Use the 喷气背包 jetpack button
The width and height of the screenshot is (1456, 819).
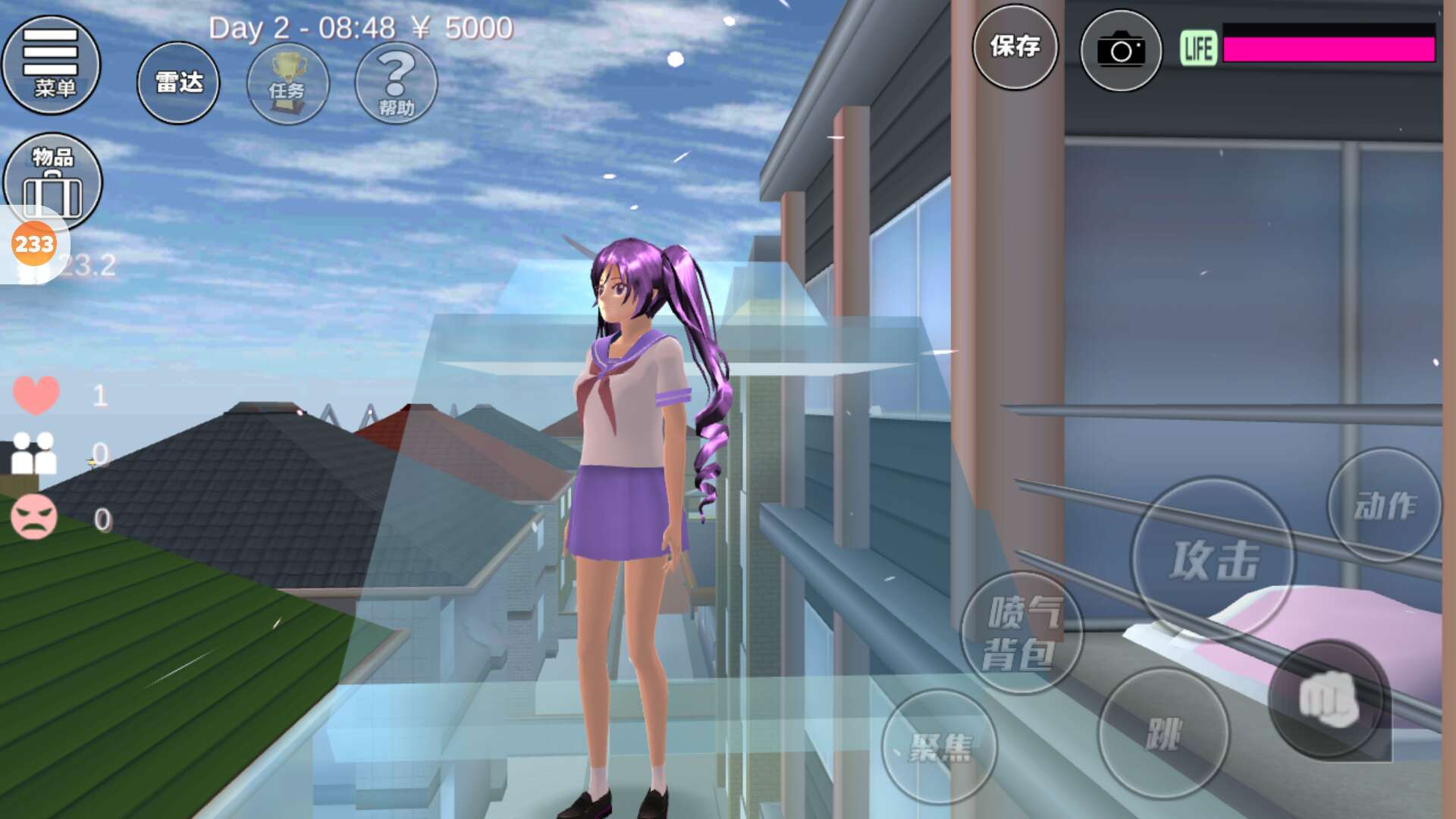pyautogui.click(x=1021, y=633)
